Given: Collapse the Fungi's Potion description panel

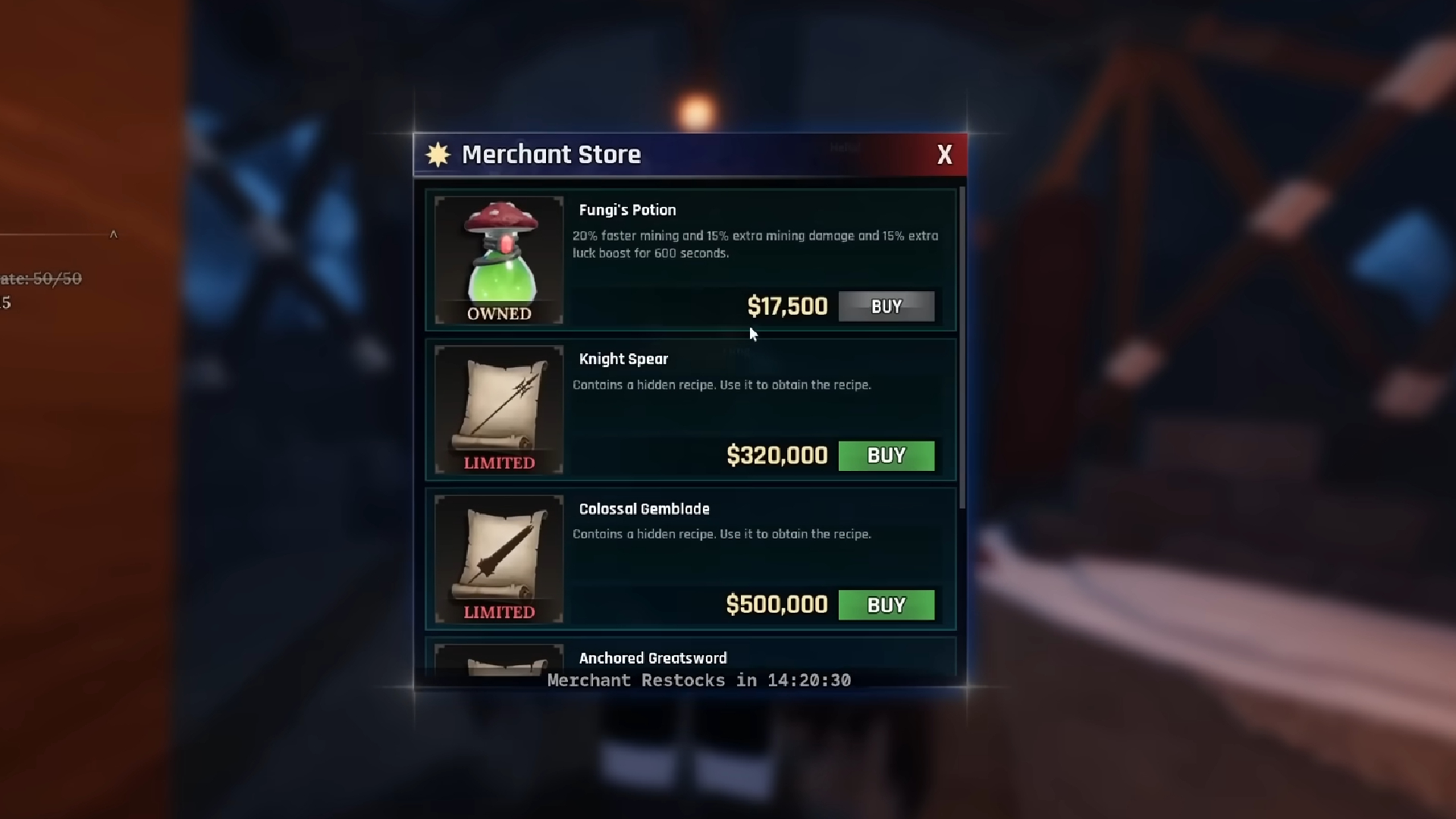Looking at the screenshot, I should coord(755,244).
